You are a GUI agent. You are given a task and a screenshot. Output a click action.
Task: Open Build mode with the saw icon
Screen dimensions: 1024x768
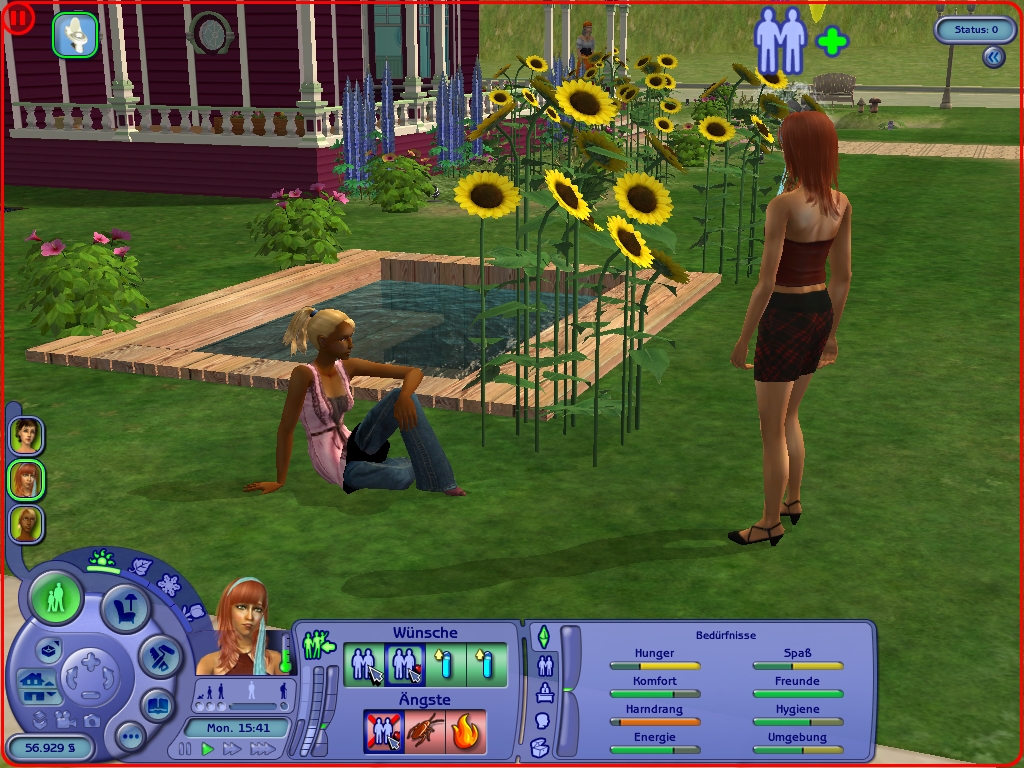[x=158, y=656]
